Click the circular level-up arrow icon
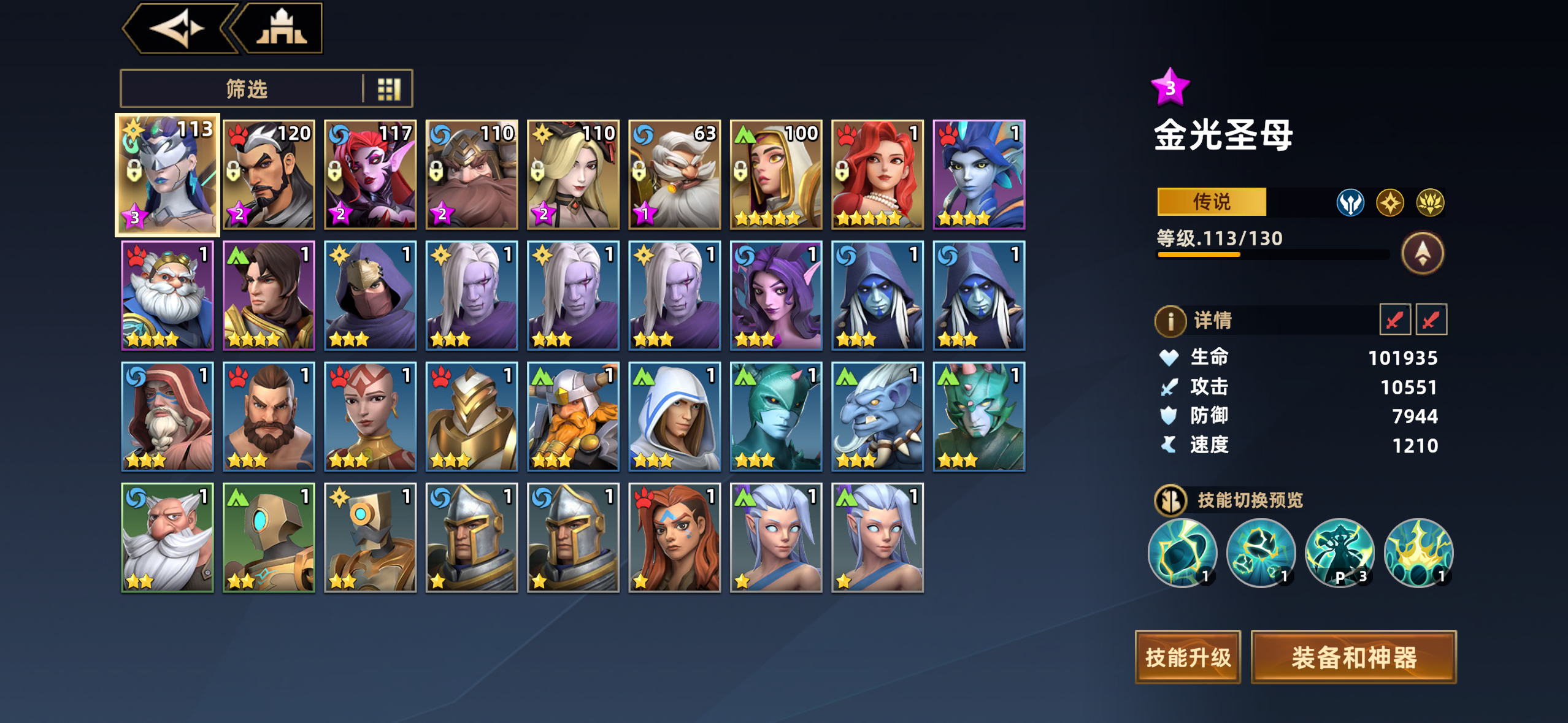This screenshot has width=1568, height=723. tap(1422, 253)
